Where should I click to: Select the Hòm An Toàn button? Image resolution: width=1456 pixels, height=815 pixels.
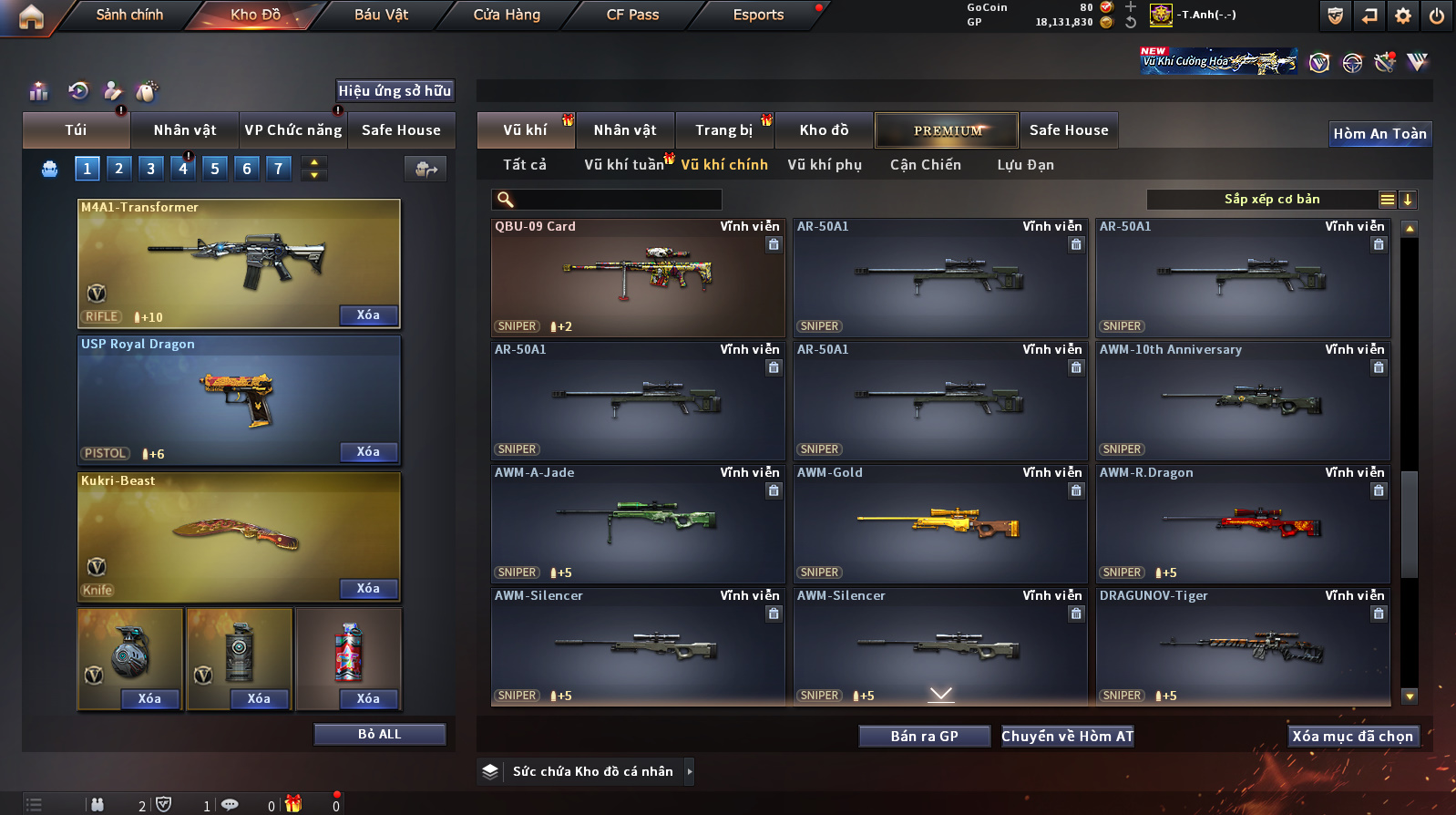tap(1379, 134)
